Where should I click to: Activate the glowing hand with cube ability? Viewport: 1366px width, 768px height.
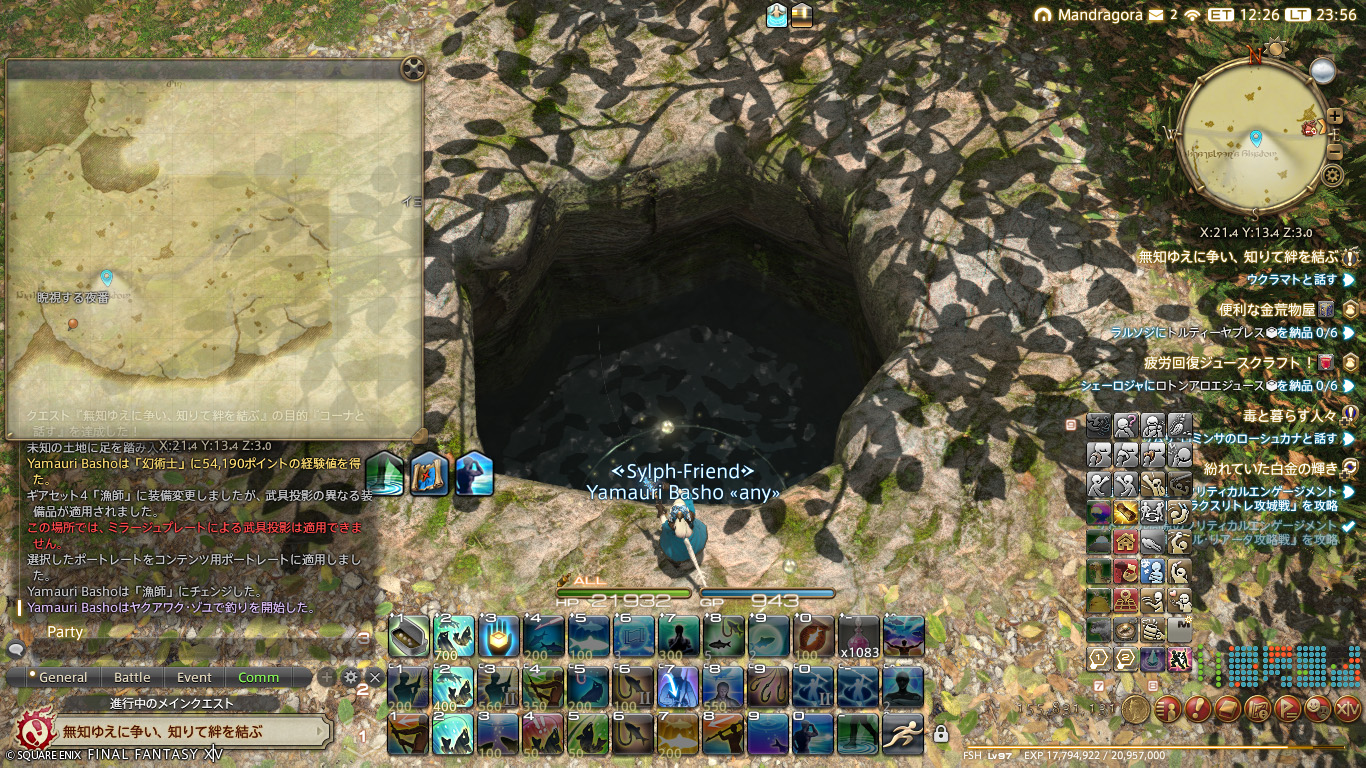[x=498, y=636]
